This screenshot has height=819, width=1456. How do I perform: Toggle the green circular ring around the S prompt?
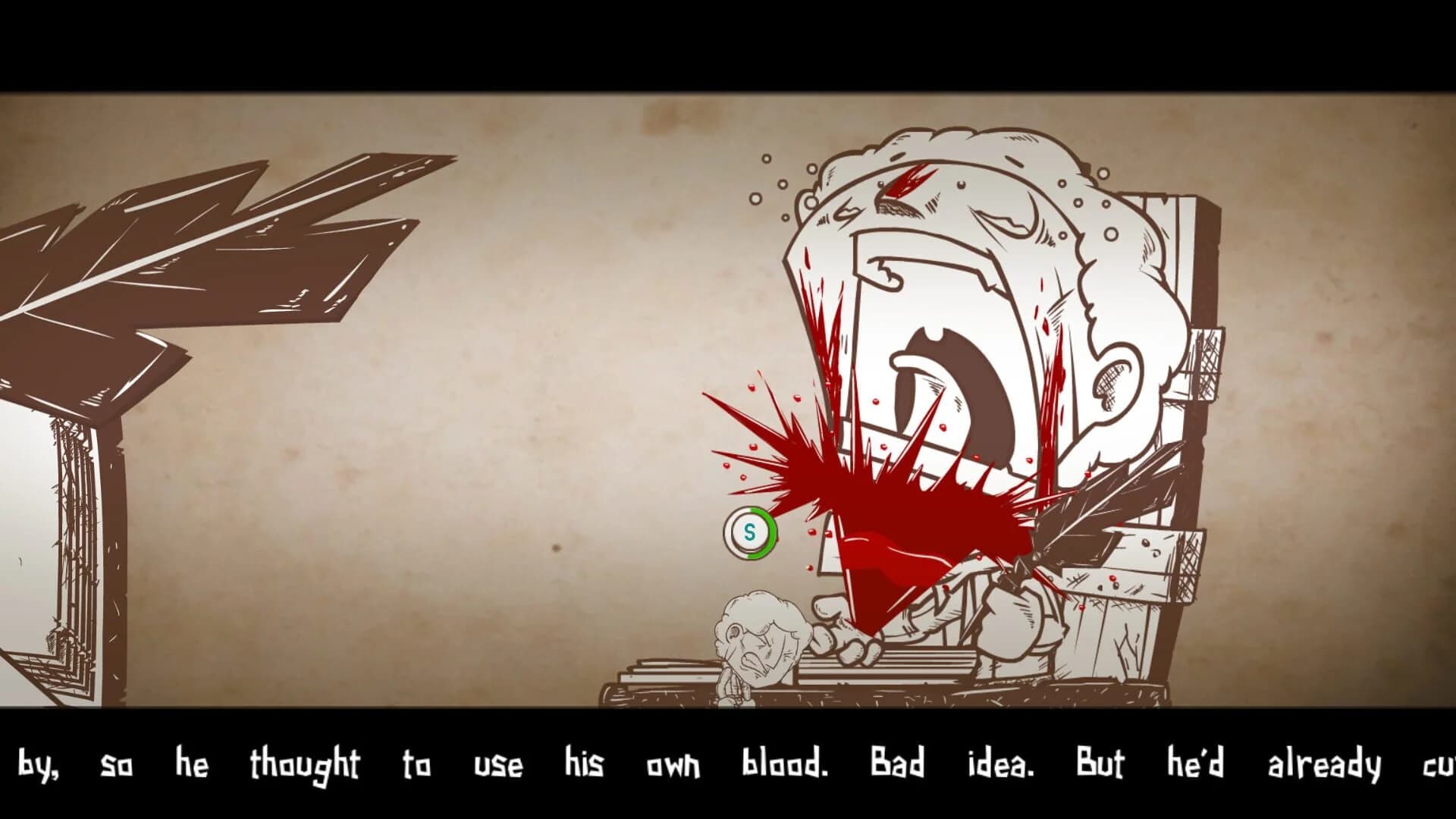tap(749, 532)
